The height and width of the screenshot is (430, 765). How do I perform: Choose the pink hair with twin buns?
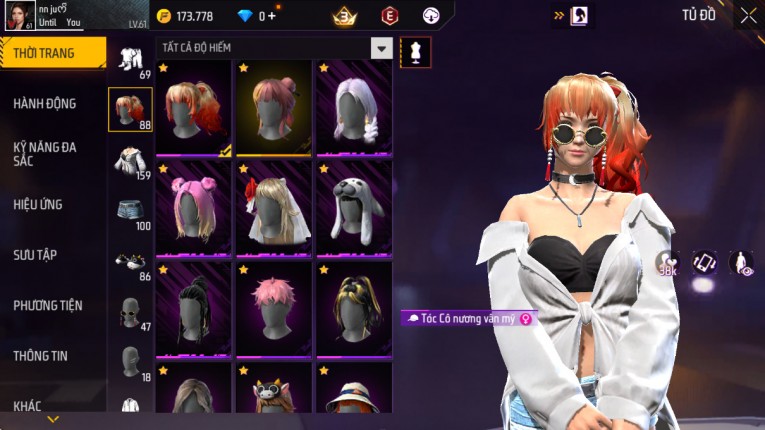(194, 207)
